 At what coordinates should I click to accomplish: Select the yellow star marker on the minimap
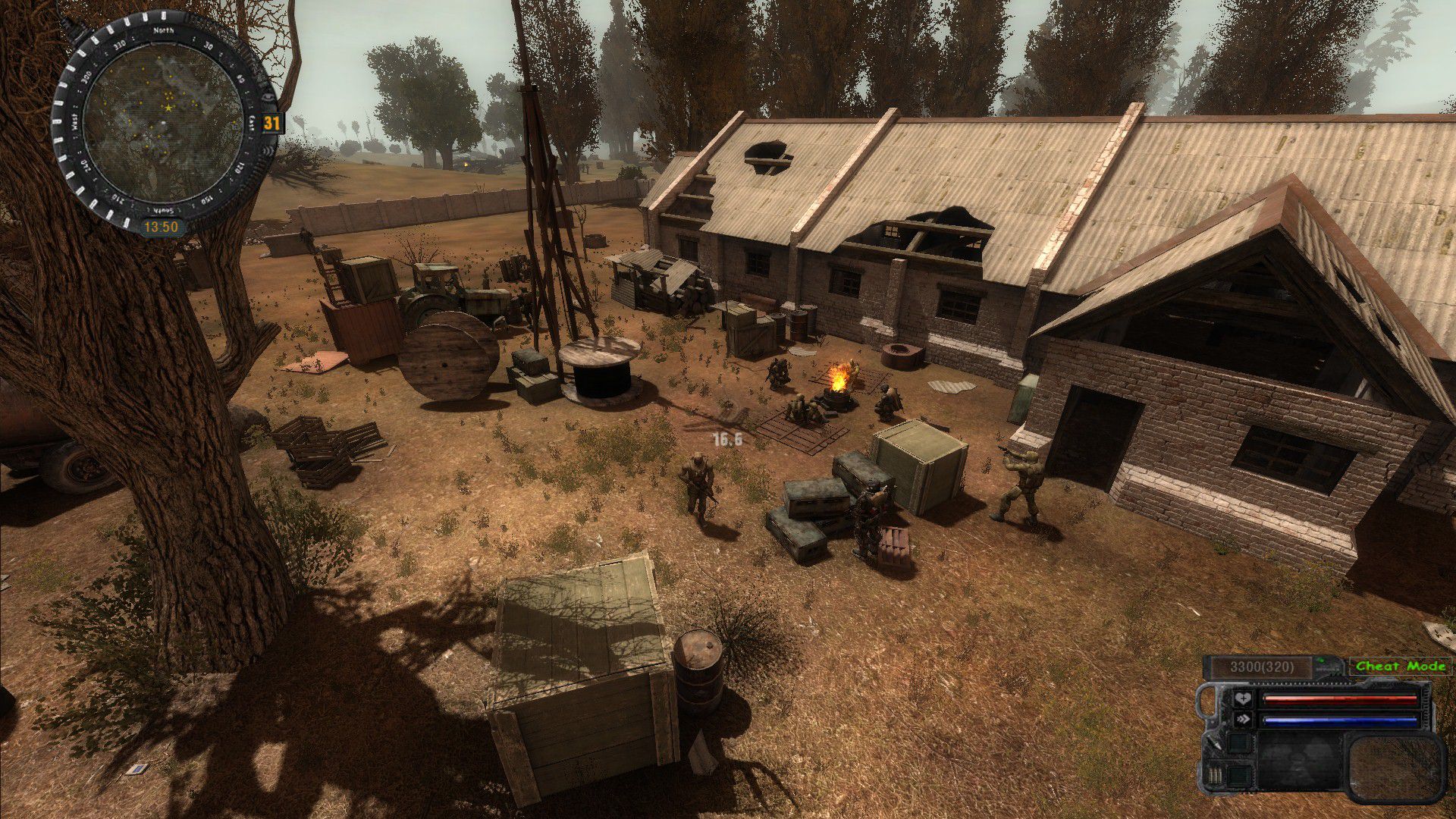click(168, 109)
